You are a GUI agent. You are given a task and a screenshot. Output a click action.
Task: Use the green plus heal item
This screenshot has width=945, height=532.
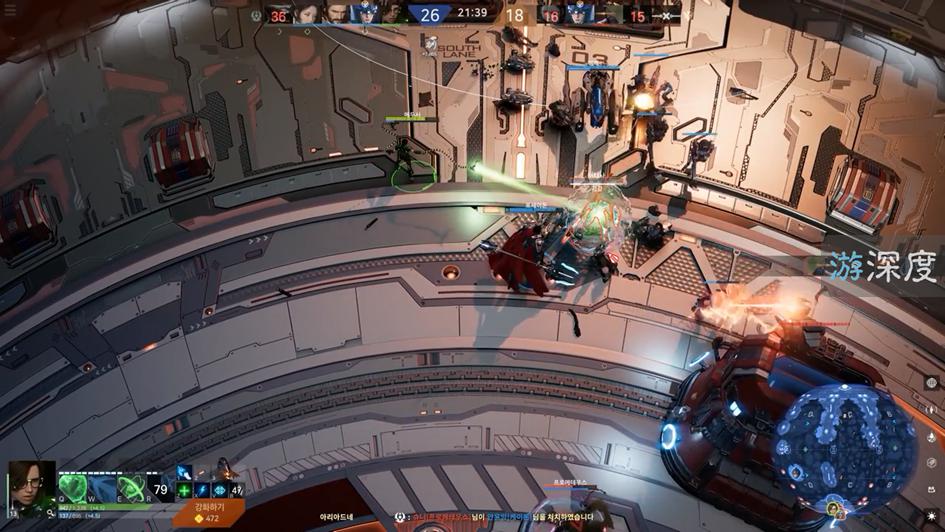[x=184, y=490]
